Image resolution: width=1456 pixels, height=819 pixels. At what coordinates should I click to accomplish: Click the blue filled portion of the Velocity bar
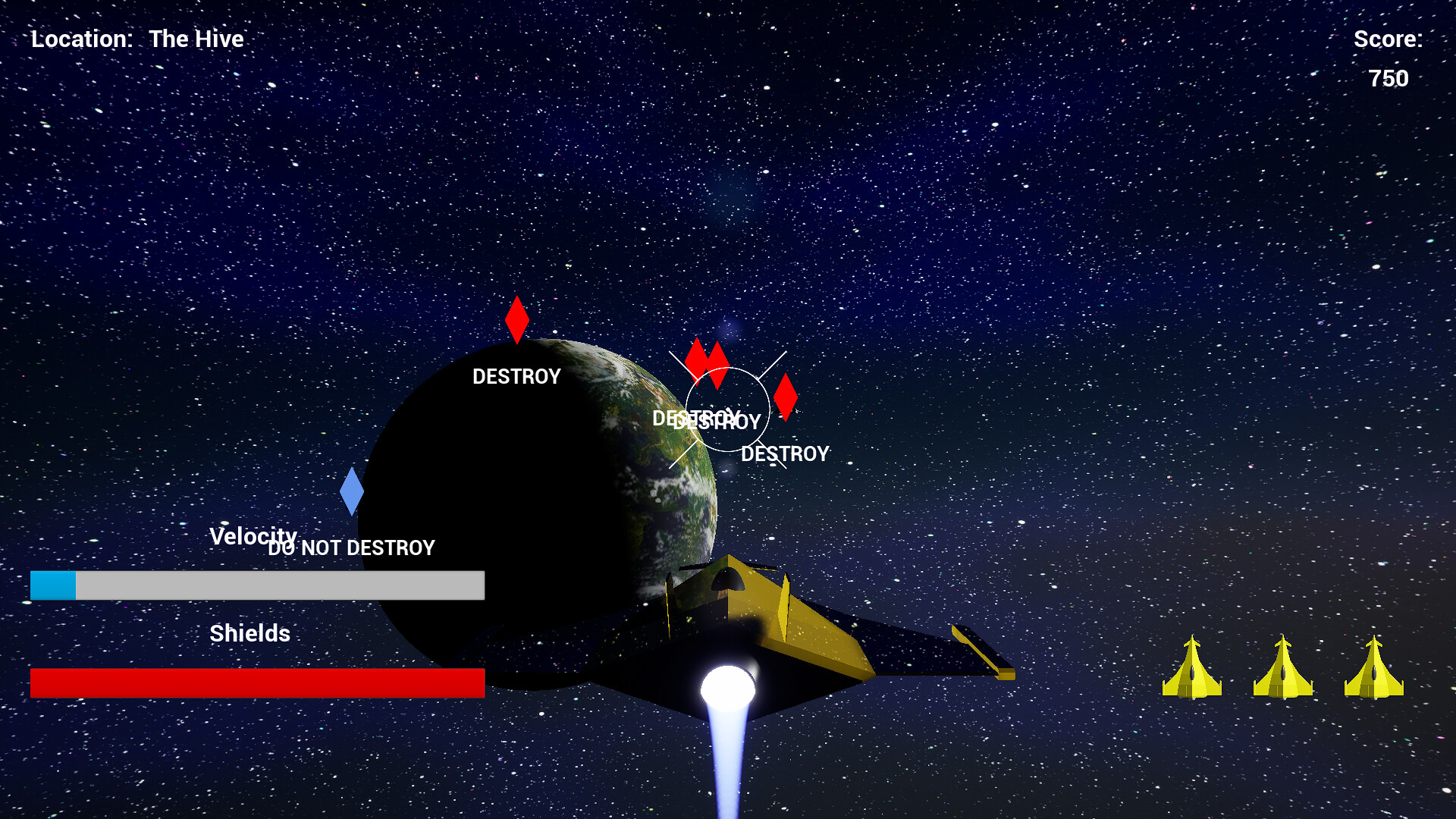[53, 585]
